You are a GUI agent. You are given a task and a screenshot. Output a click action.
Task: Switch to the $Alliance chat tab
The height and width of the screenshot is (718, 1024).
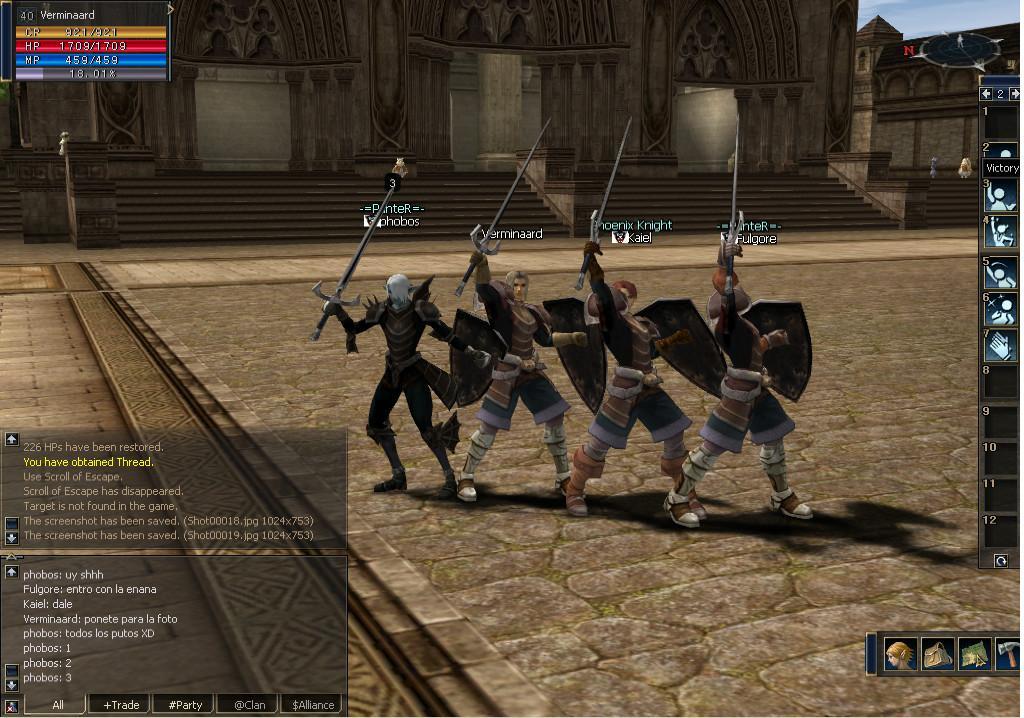tap(312, 704)
